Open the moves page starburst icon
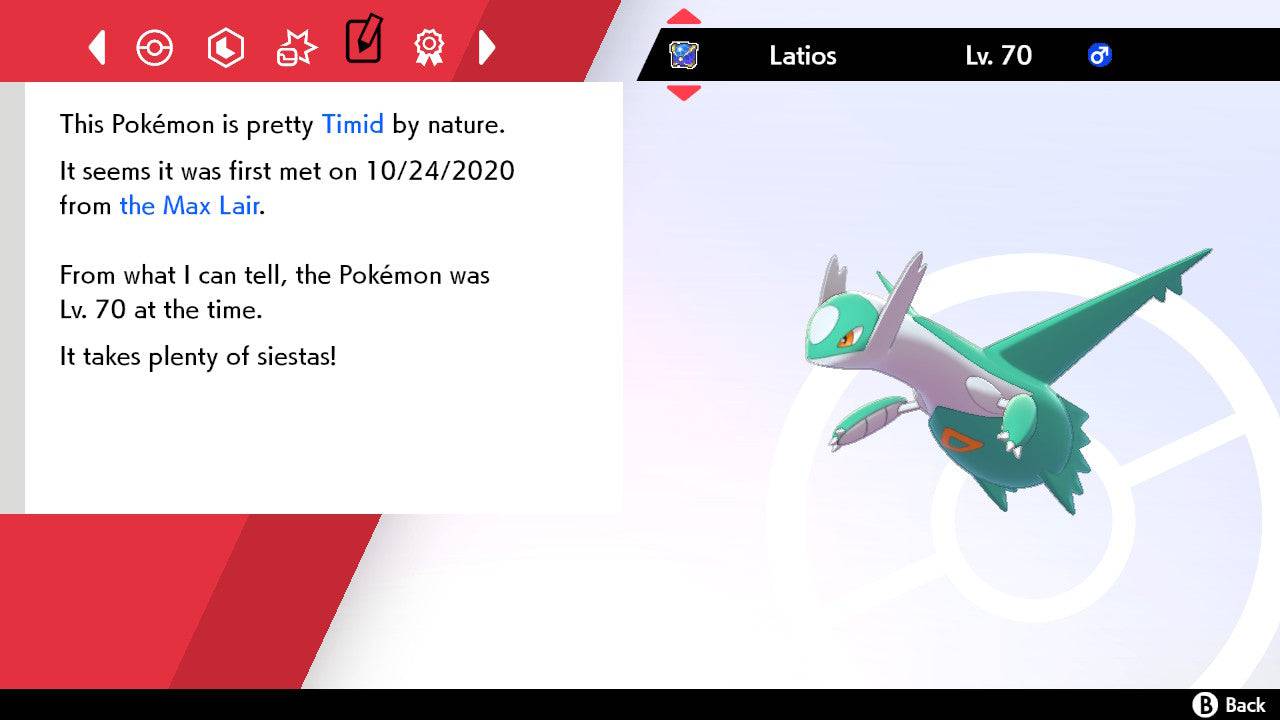The height and width of the screenshot is (720, 1280). pyautogui.click(x=294, y=46)
